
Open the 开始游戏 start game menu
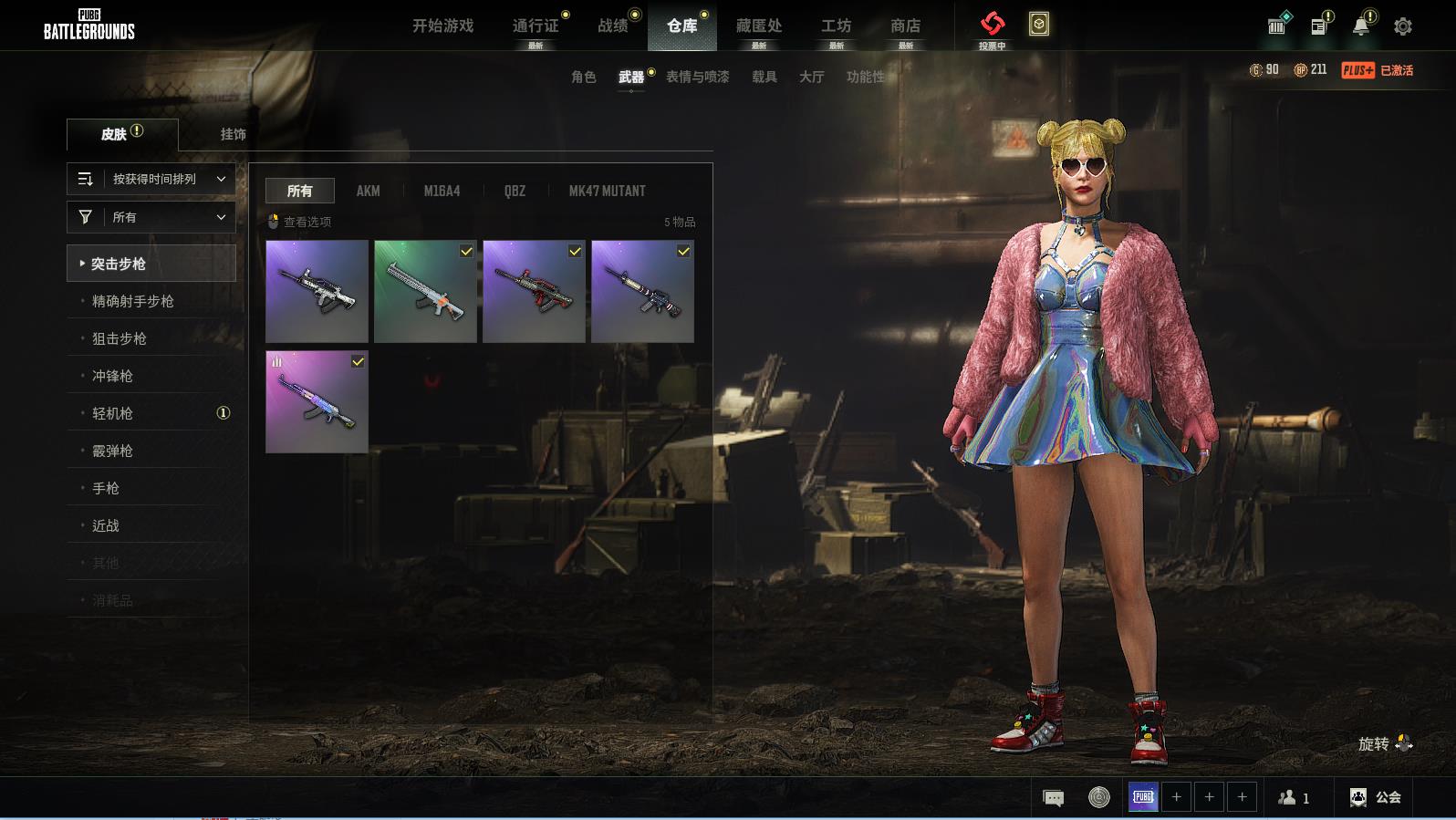coord(442,26)
